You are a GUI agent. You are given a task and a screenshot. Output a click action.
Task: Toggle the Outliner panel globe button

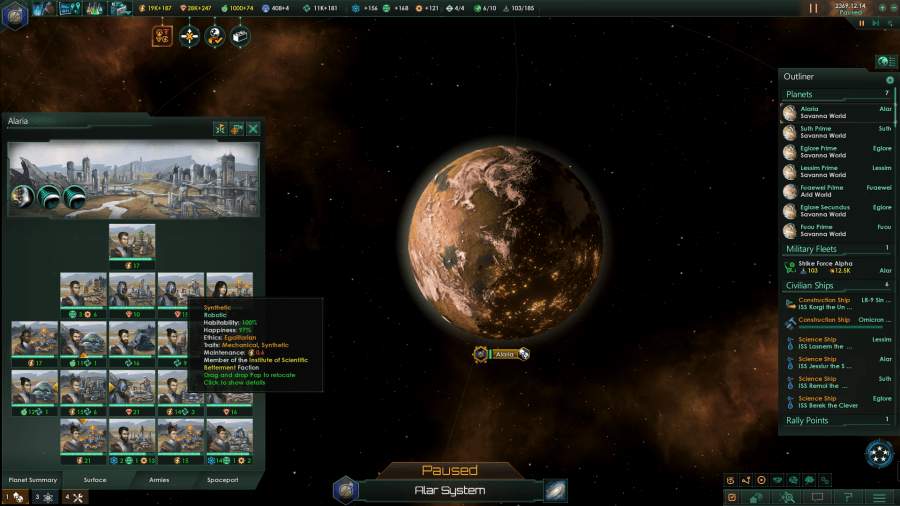click(884, 62)
